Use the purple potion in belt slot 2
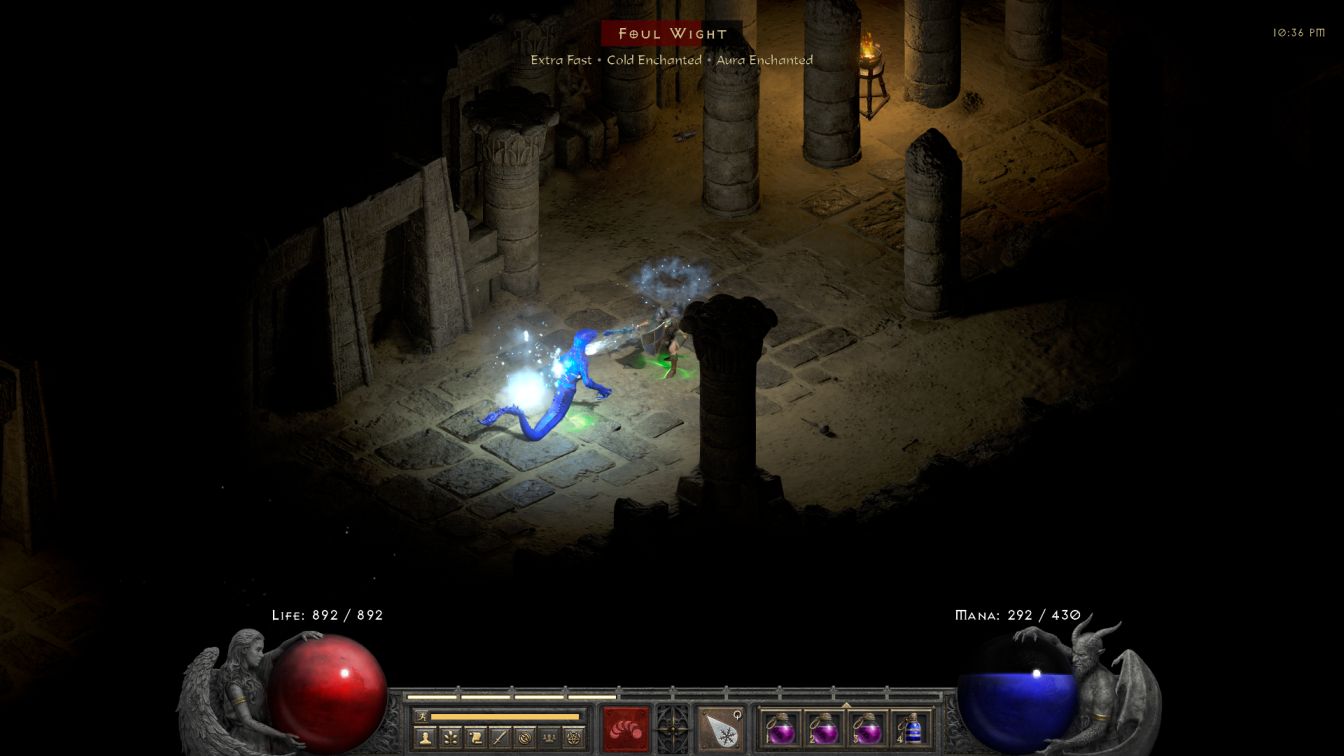The width and height of the screenshot is (1344, 756). (x=824, y=728)
